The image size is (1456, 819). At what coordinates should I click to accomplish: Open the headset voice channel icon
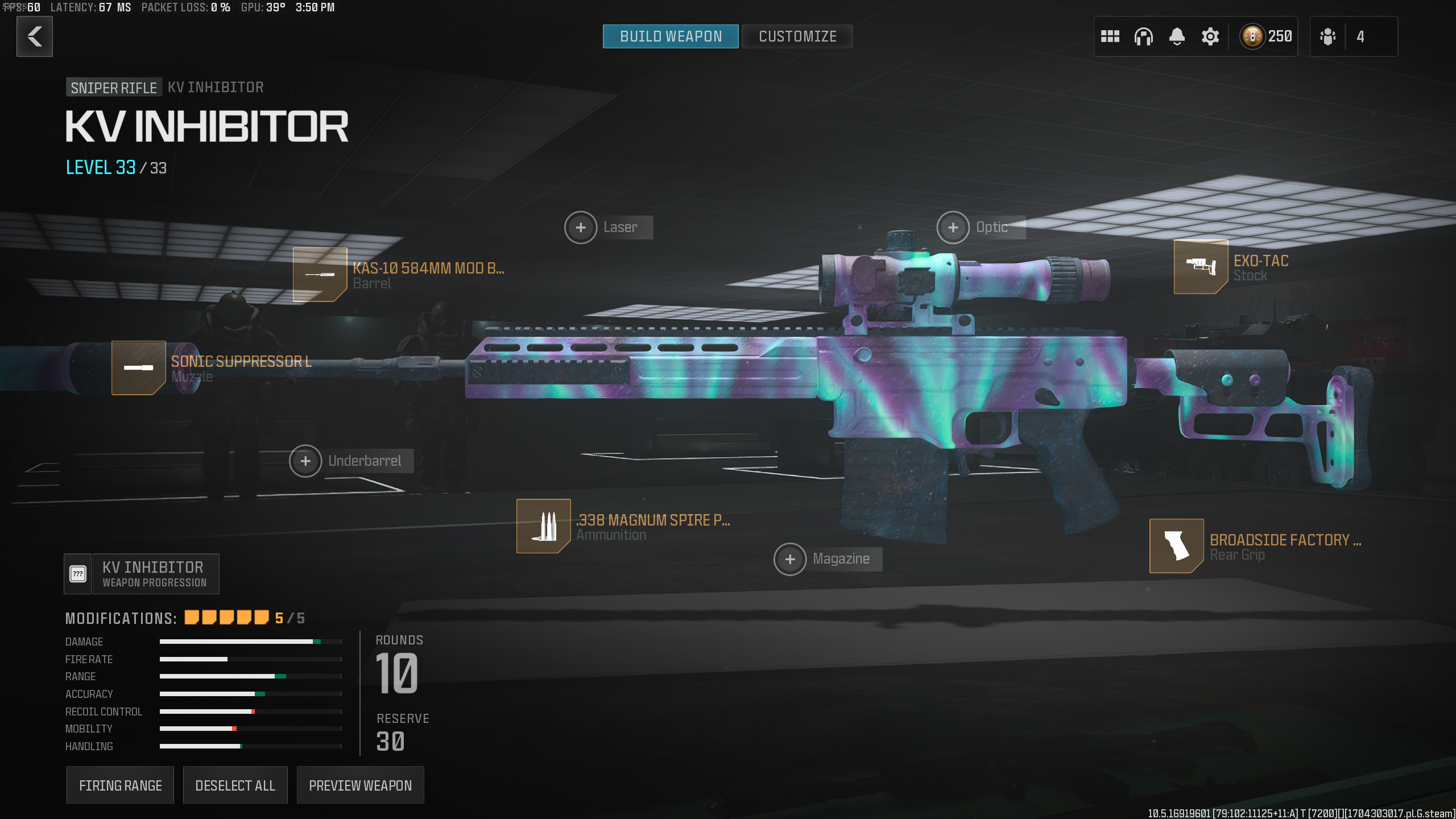[x=1143, y=36]
